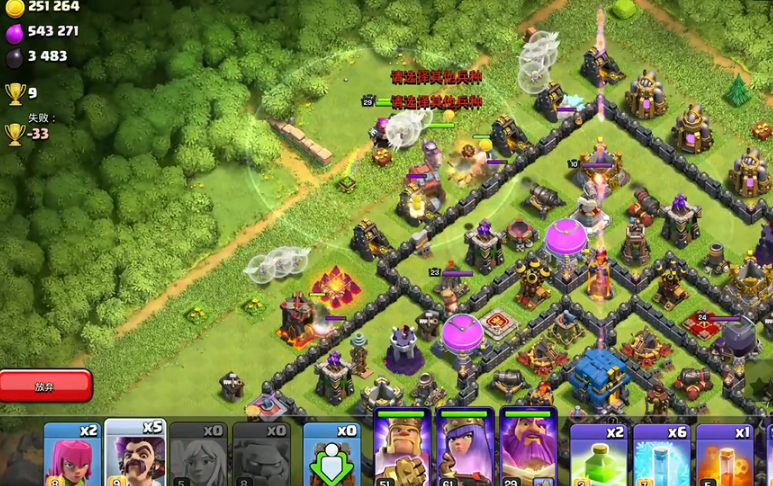Image resolution: width=773 pixels, height=486 pixels.
Task: Select the Archer troop card
Action: pos(72,455)
